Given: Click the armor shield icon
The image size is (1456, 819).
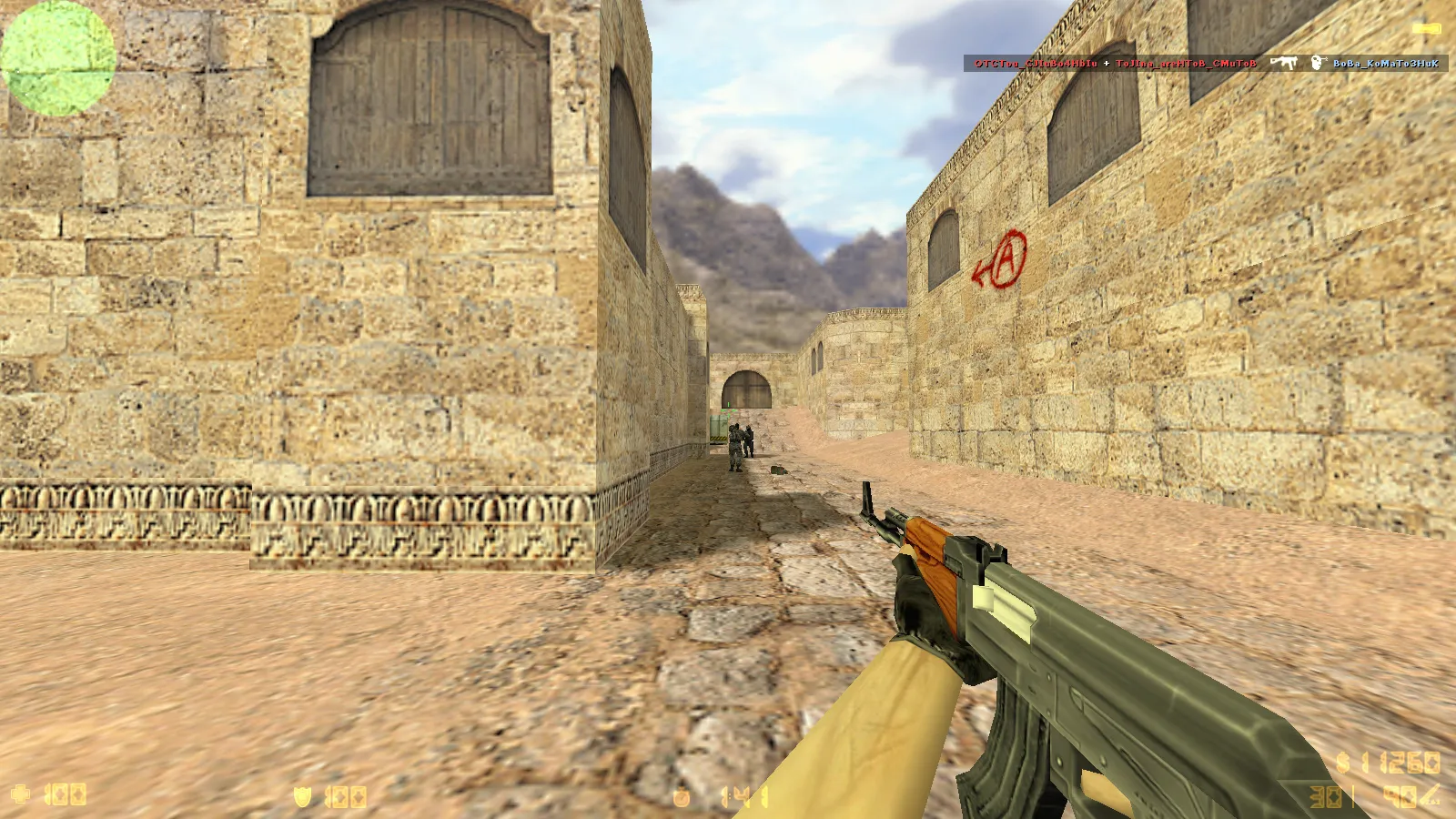Looking at the screenshot, I should 302,797.
